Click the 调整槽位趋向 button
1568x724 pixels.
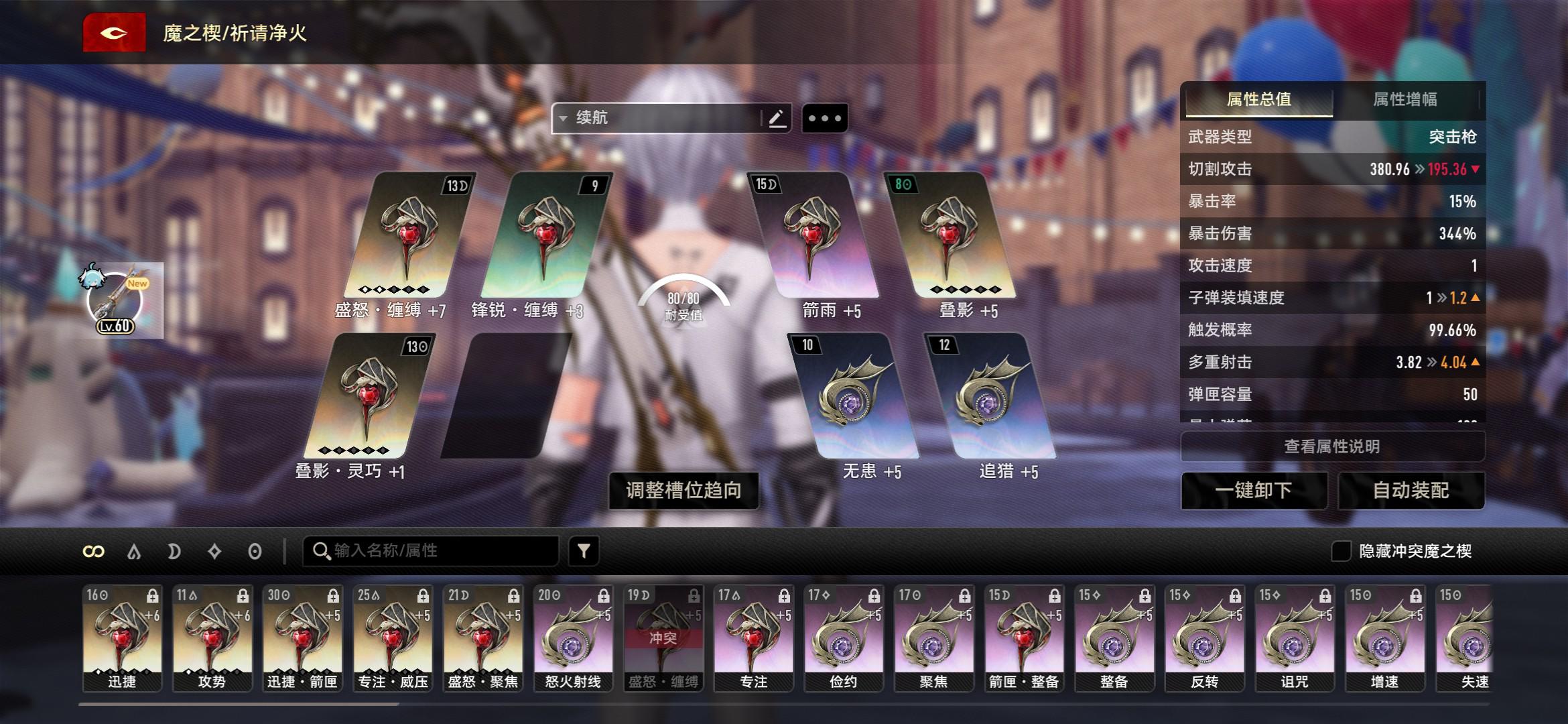(x=683, y=490)
